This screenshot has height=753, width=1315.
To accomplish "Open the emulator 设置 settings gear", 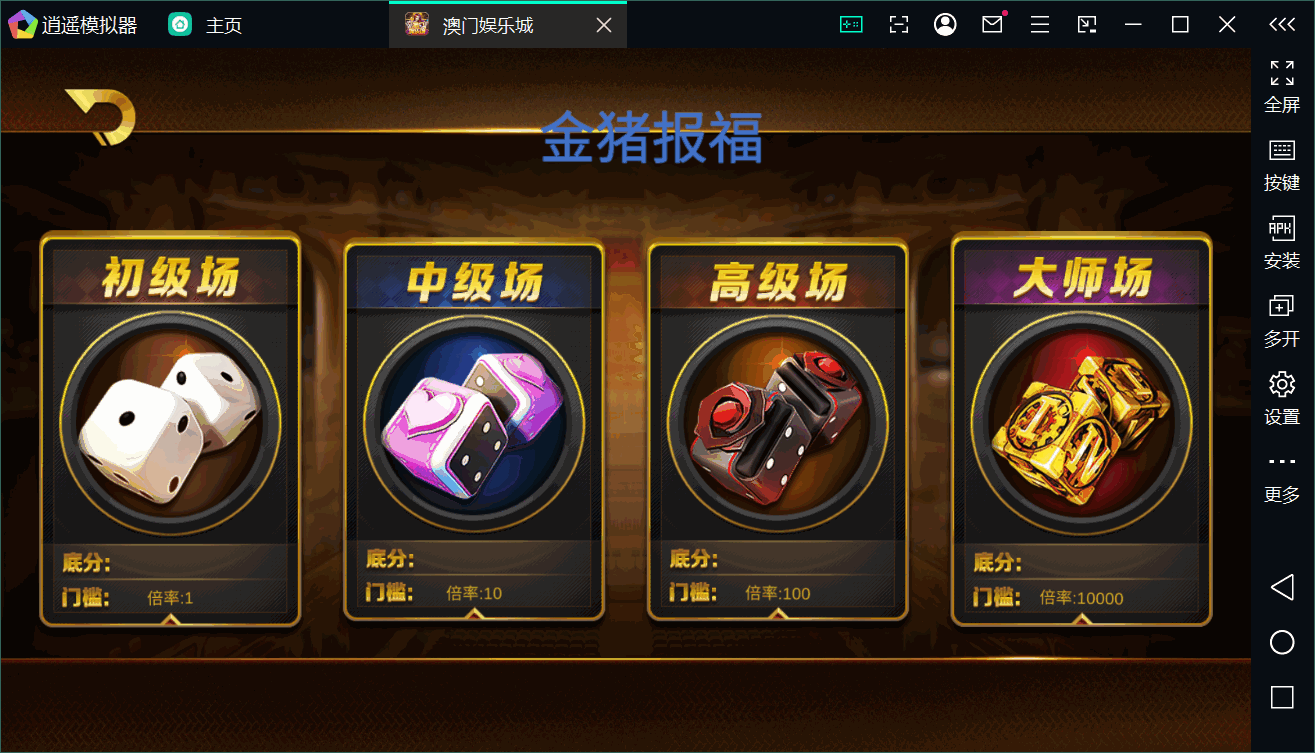I will coord(1281,394).
